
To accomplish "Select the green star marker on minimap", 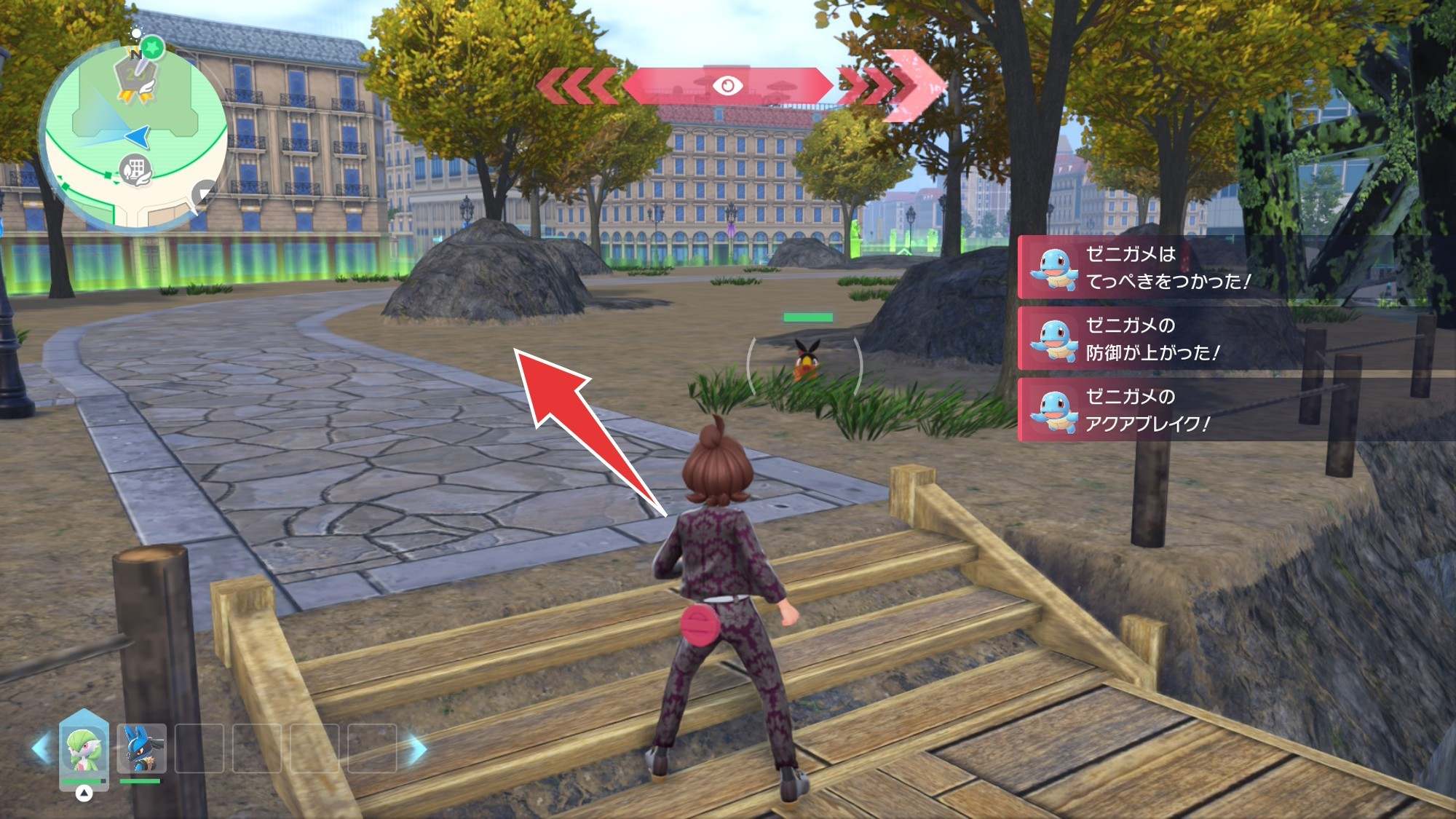I will tap(153, 48).
